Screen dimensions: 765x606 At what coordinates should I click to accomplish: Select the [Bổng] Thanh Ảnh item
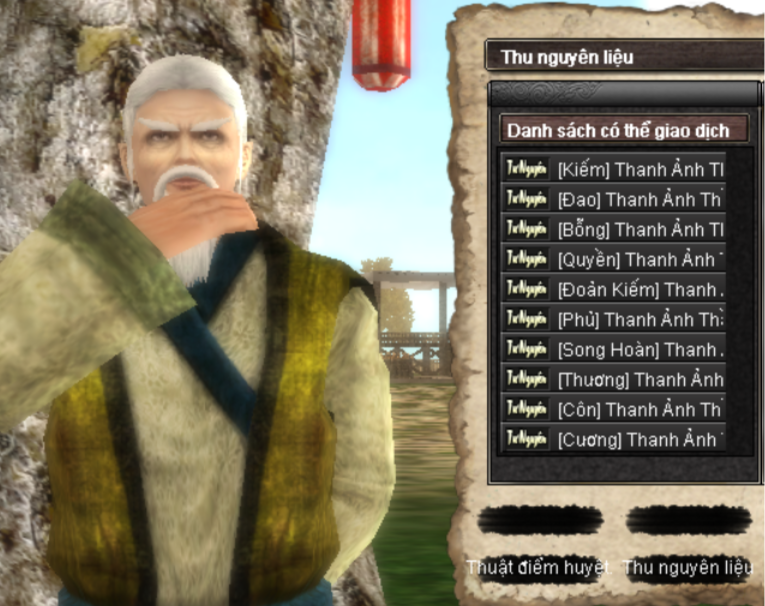[613, 229]
